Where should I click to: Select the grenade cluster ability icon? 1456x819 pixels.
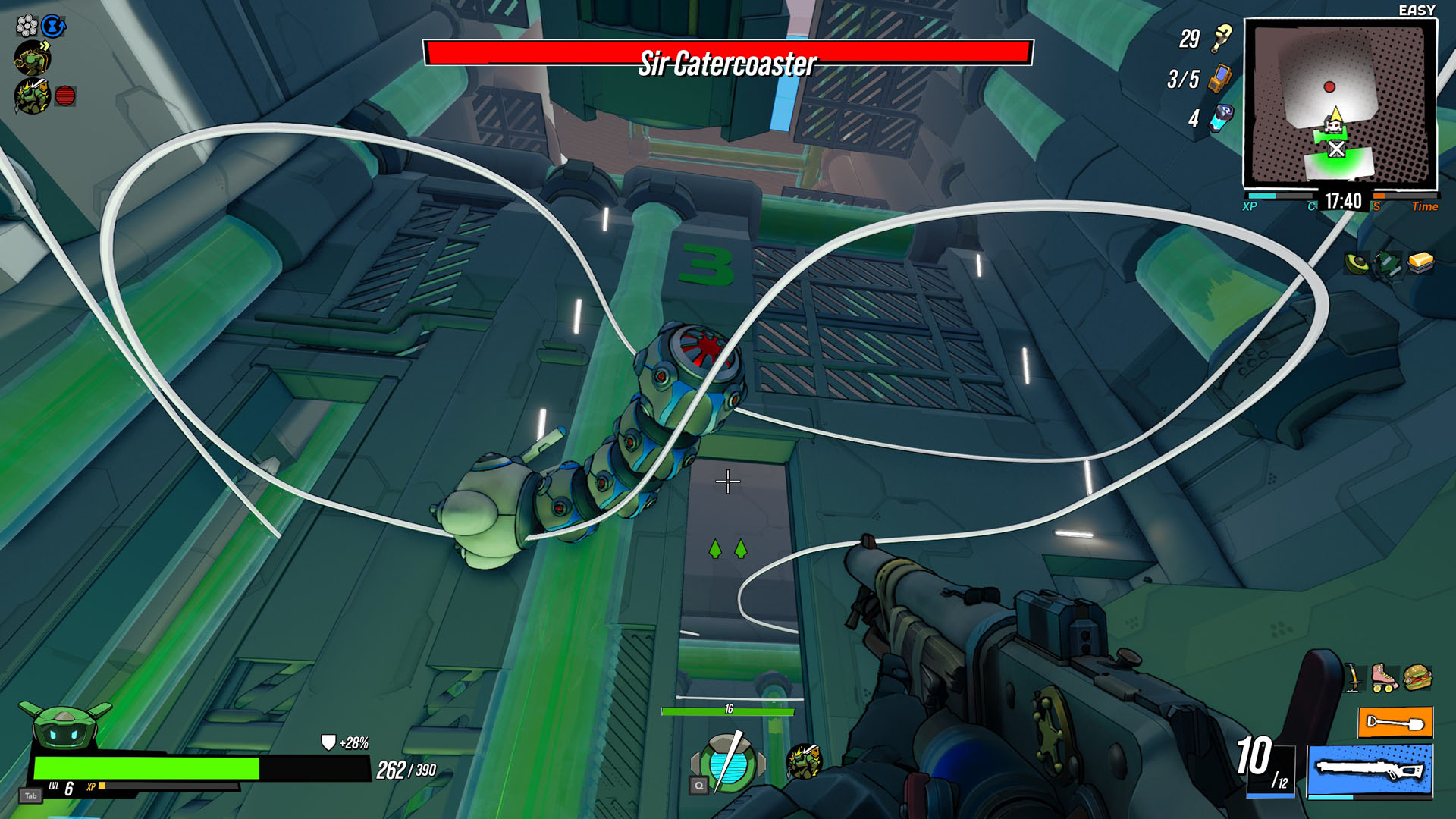click(27, 25)
